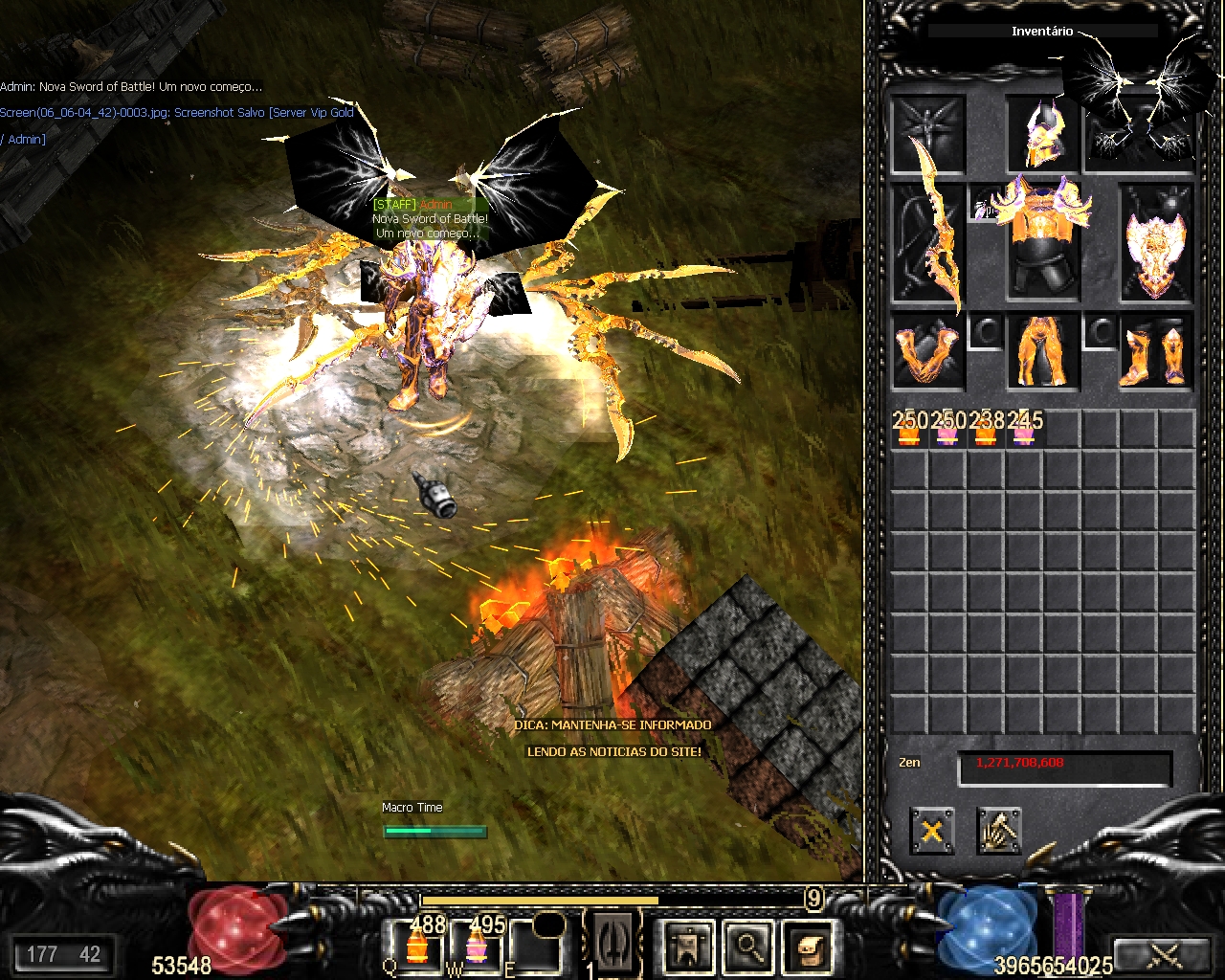
Task: Click the equipped golden pants slot
Action: point(1042,353)
